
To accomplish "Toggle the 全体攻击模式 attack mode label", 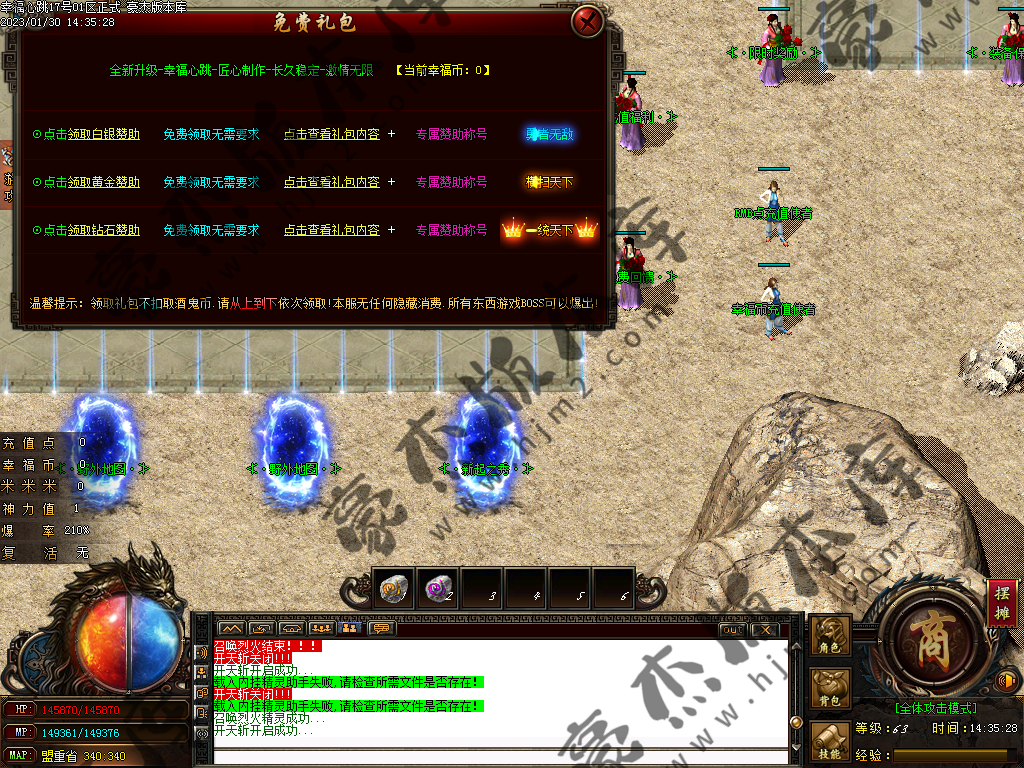I will tap(935, 707).
